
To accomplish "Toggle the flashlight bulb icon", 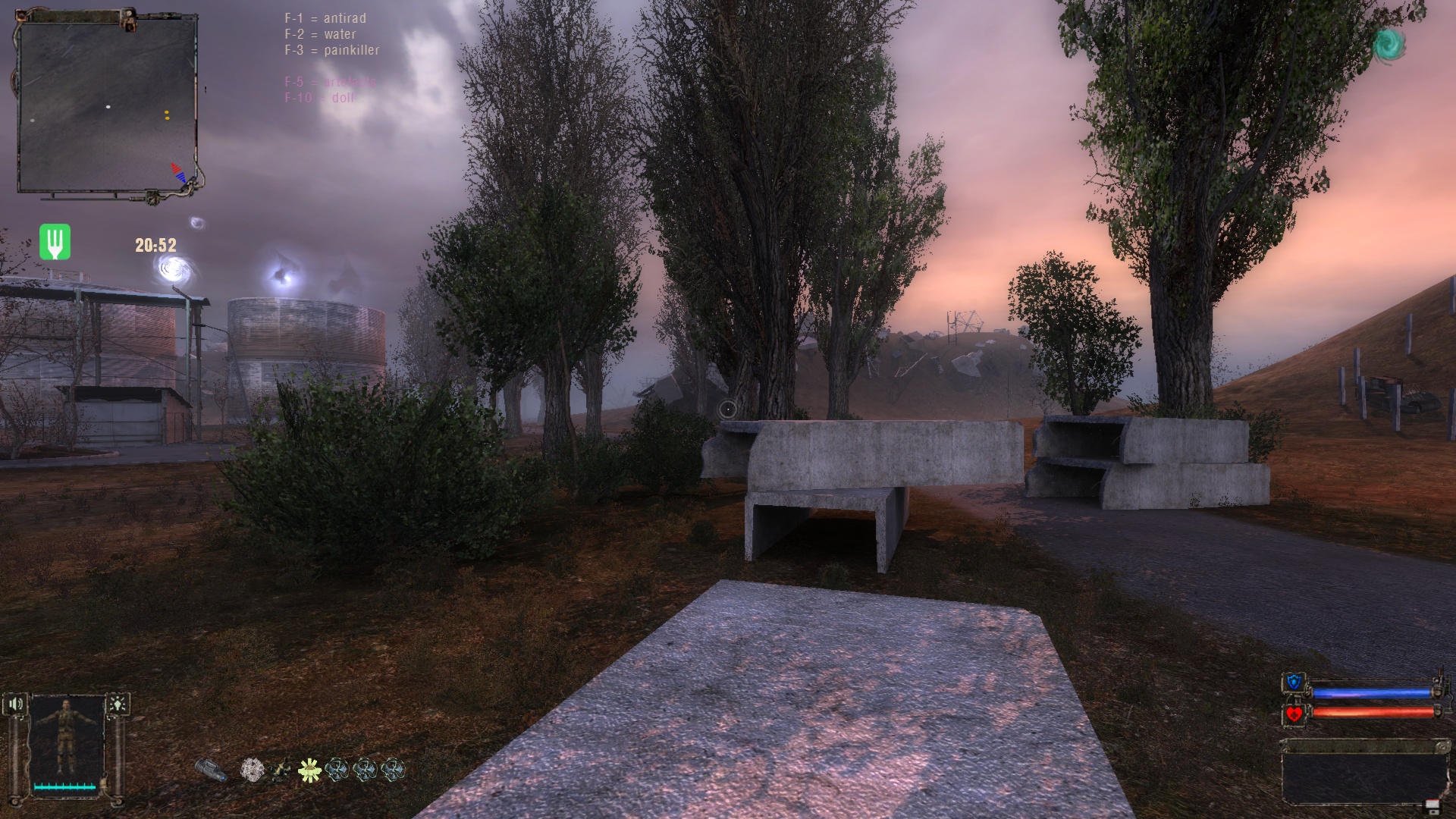I will (x=118, y=704).
